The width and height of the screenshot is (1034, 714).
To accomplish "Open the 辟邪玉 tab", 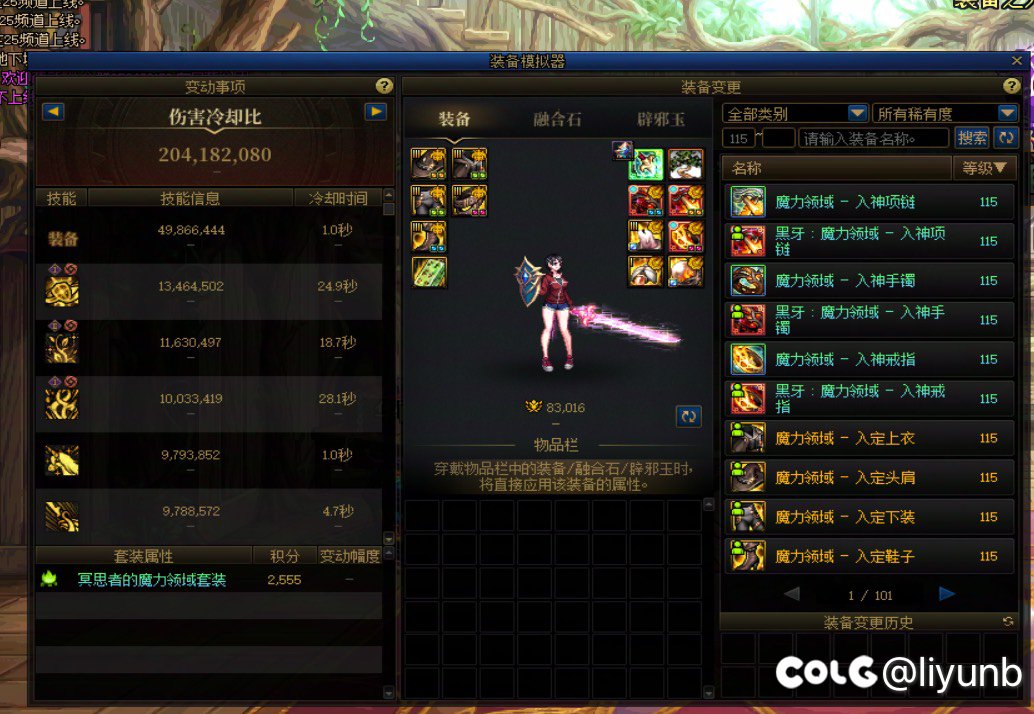I will (x=661, y=120).
